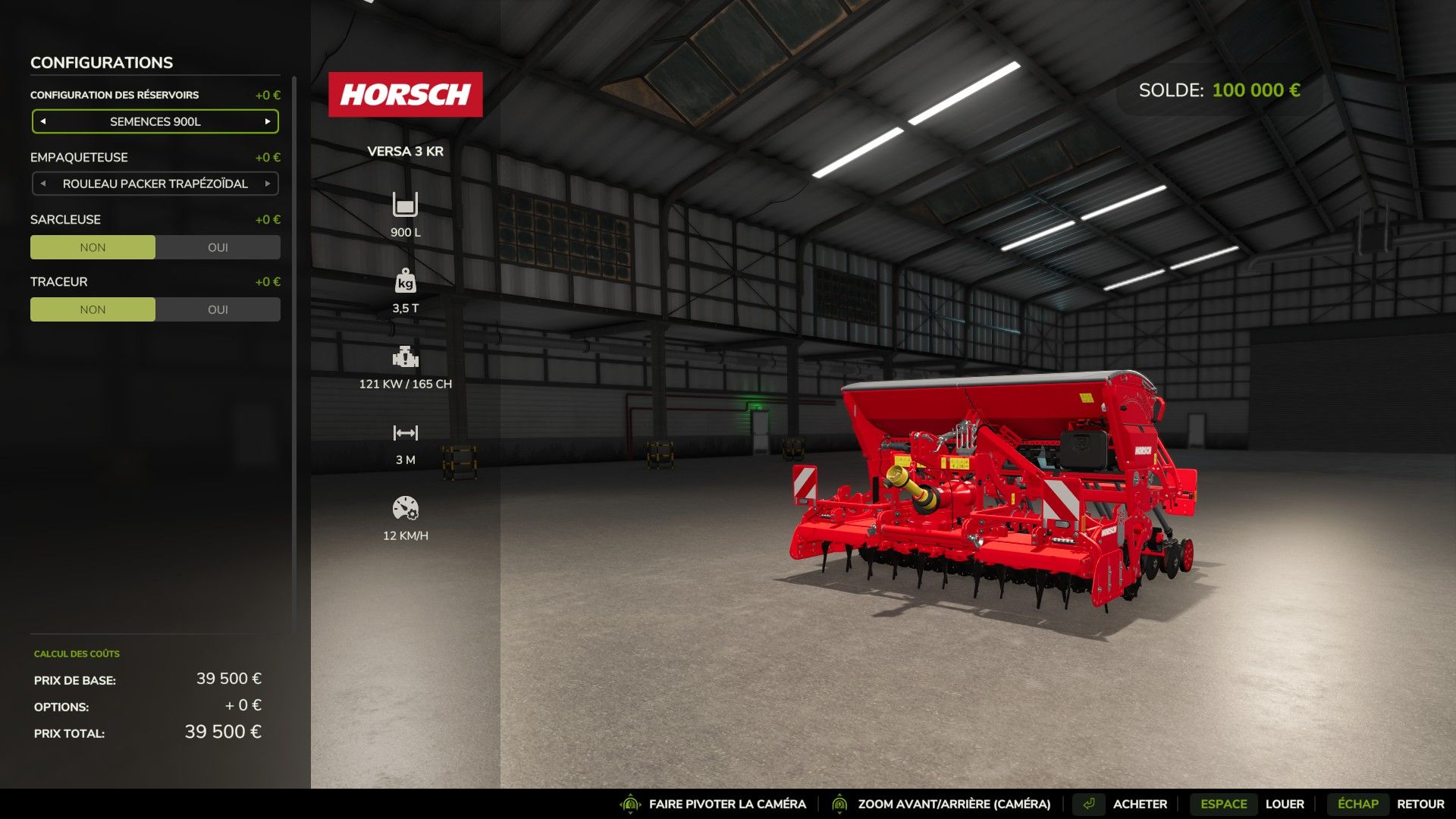Click the 900 L tank capacity icon

(x=406, y=203)
